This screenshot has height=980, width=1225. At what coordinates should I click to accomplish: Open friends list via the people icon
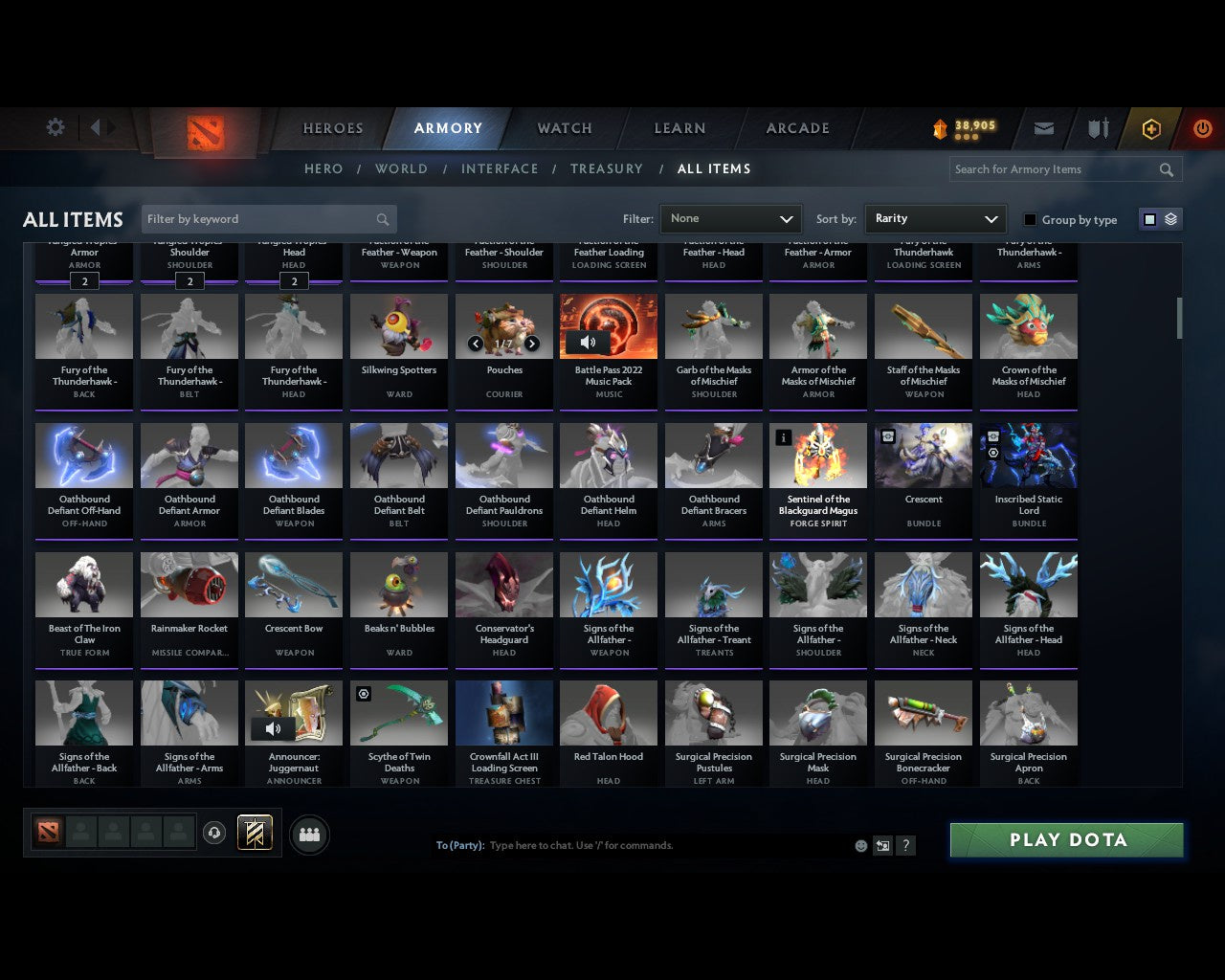(x=309, y=835)
